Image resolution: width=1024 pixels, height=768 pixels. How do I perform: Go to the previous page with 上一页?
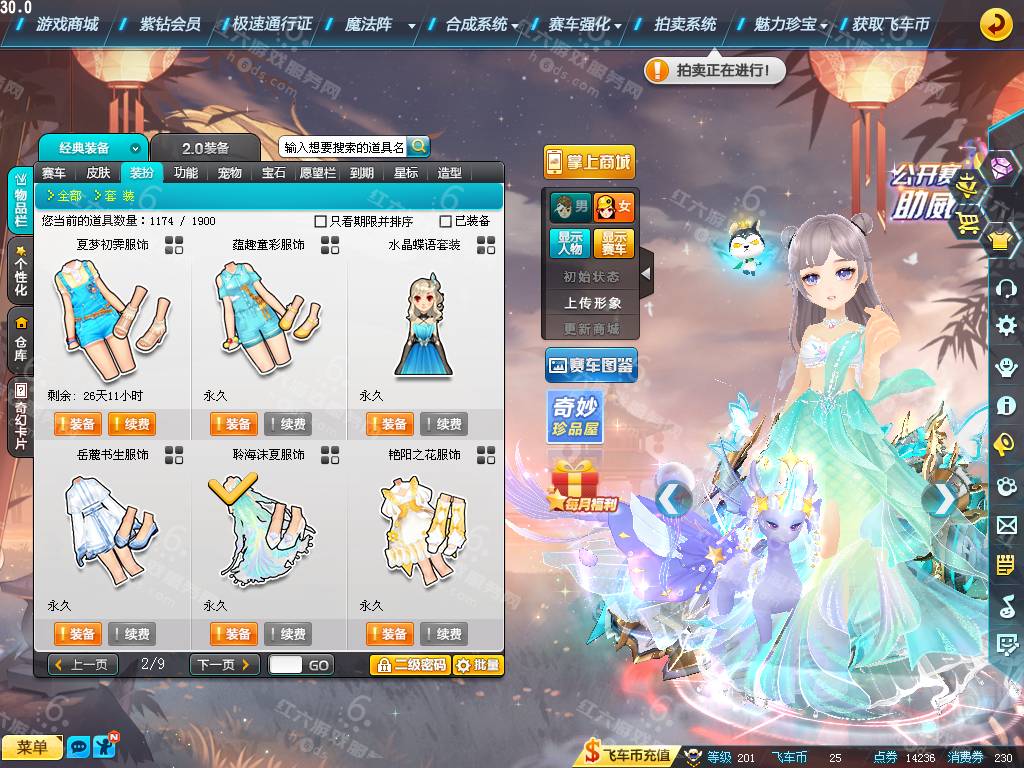[83, 665]
